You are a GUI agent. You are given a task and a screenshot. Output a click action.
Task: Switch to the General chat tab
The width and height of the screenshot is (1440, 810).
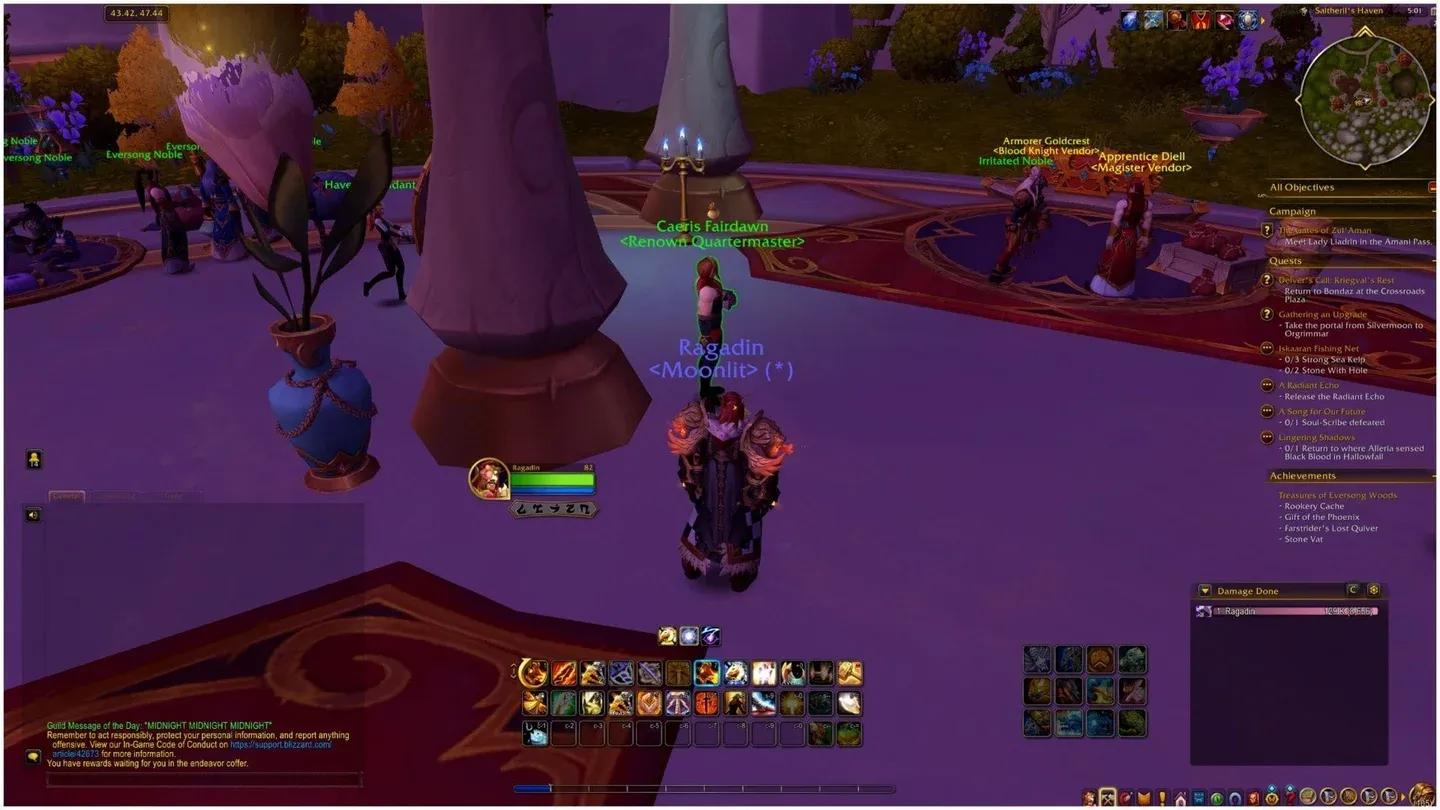click(67, 495)
